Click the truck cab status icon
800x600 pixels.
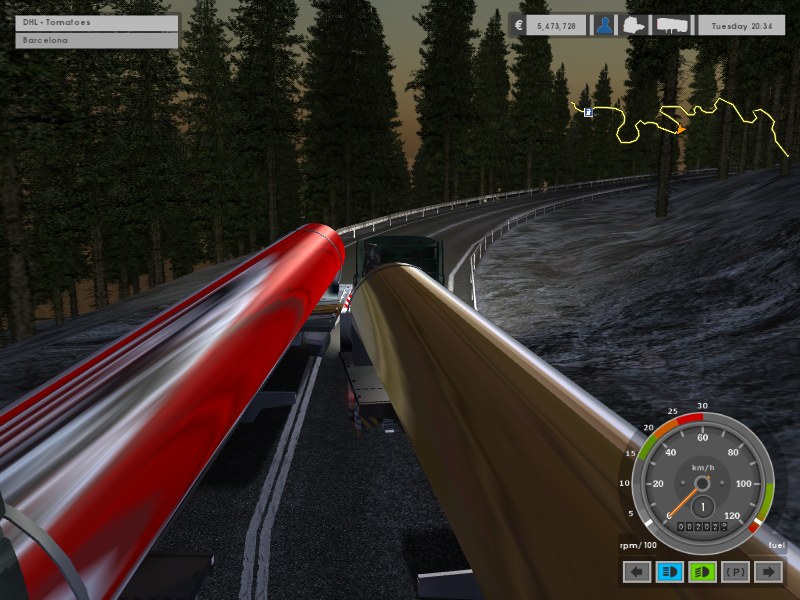(637, 26)
